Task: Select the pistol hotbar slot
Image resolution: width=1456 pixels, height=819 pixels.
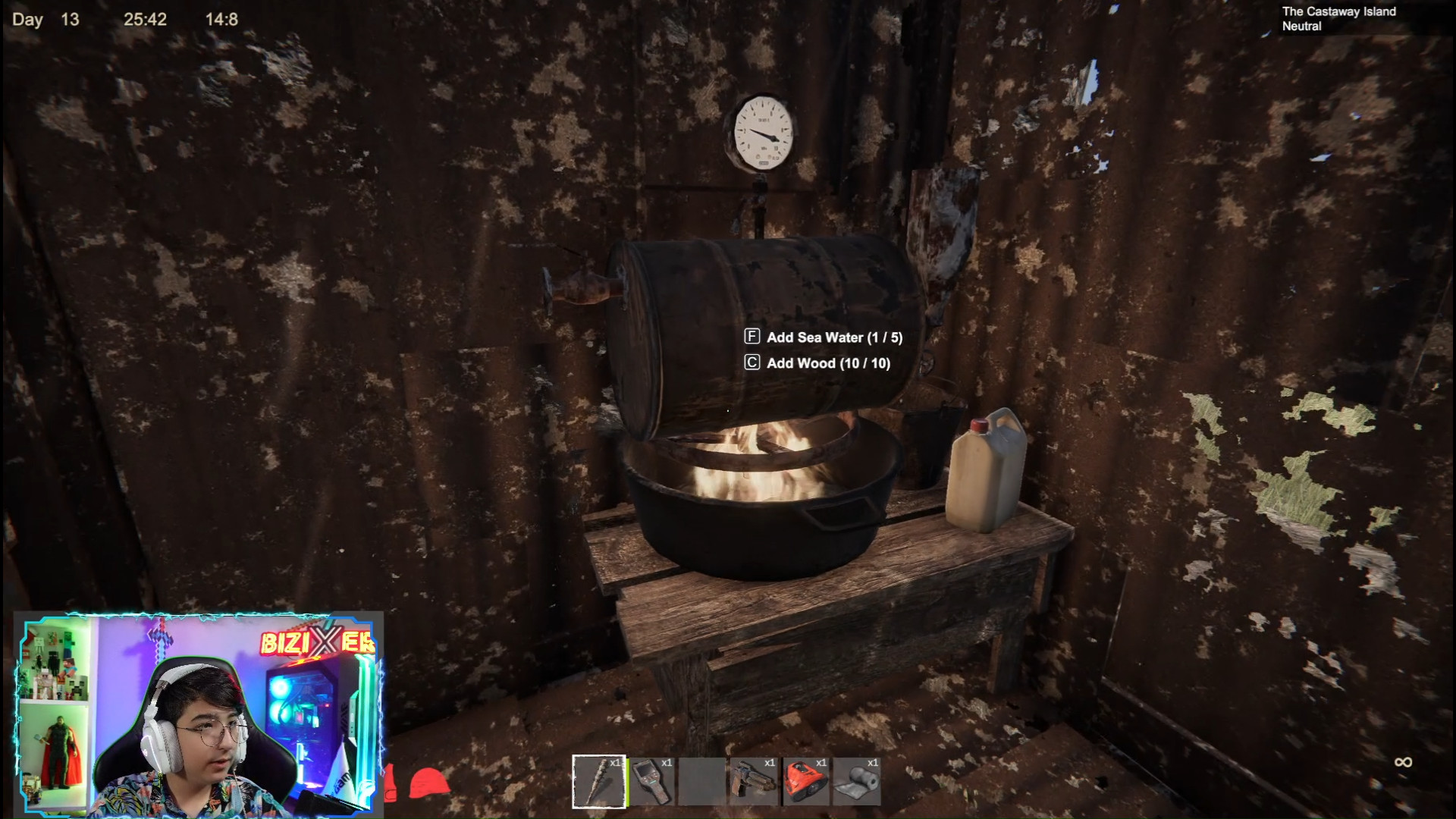Action: [x=754, y=781]
